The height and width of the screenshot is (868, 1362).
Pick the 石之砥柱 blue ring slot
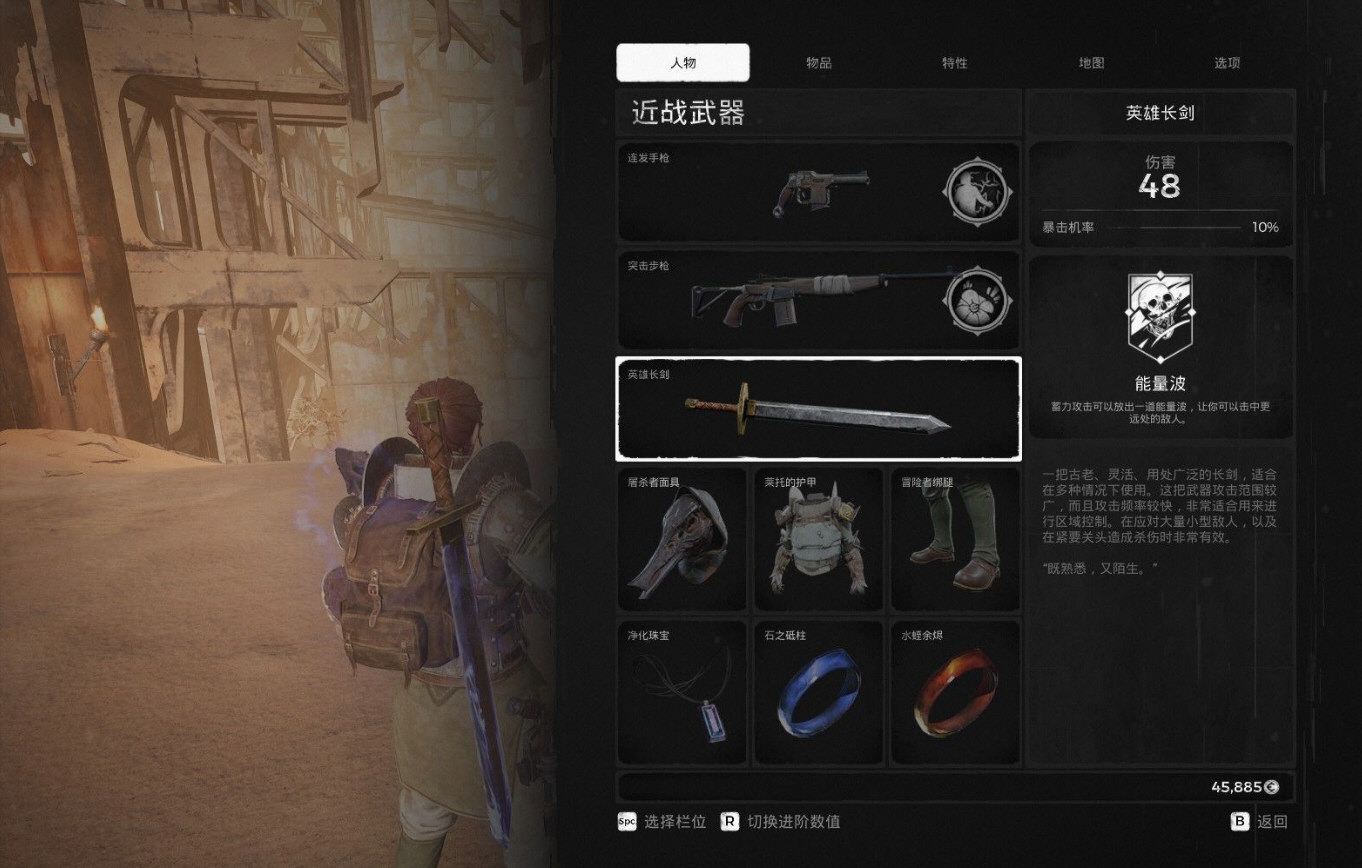818,693
